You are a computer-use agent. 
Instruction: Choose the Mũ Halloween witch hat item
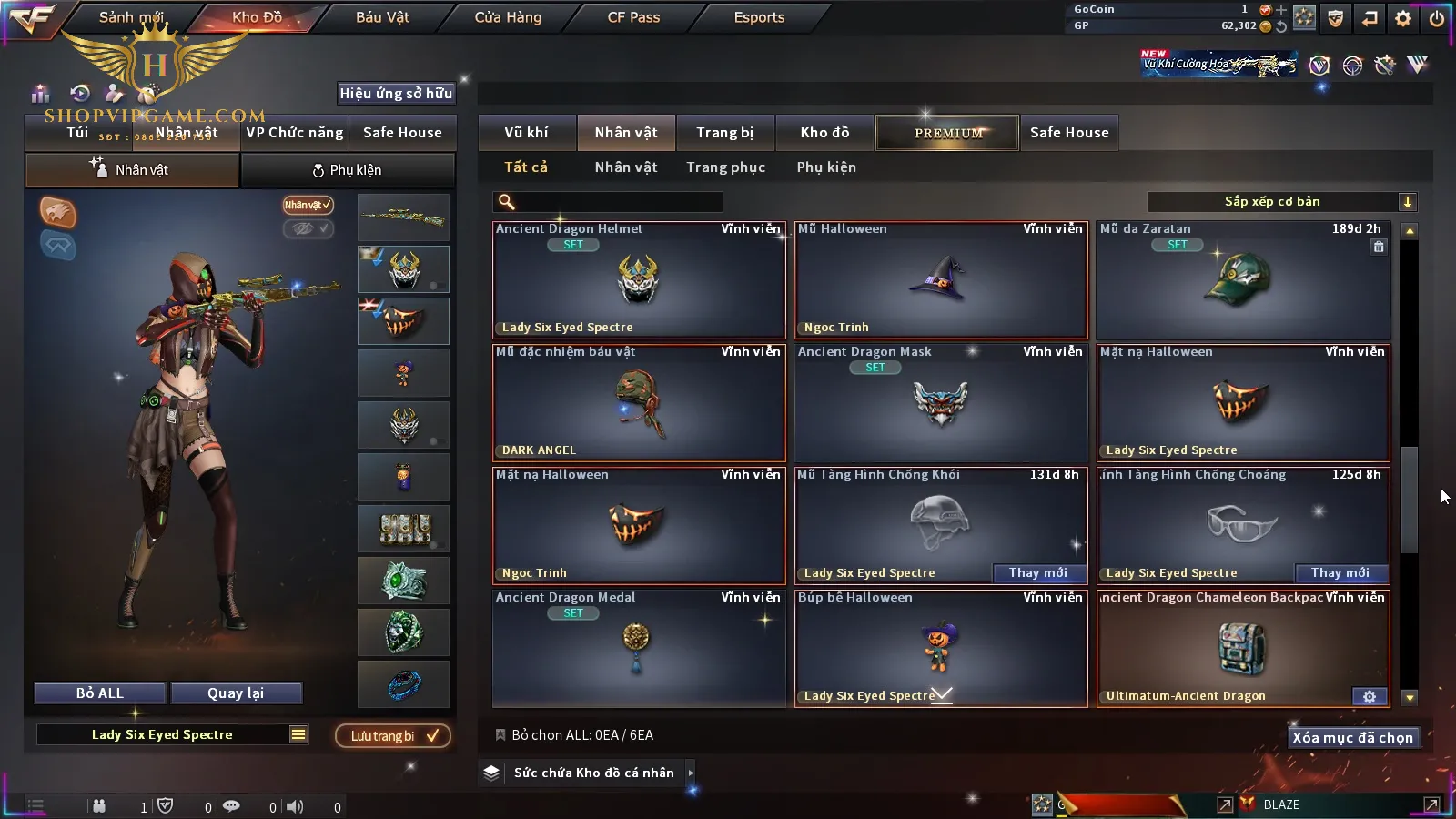[x=941, y=280]
